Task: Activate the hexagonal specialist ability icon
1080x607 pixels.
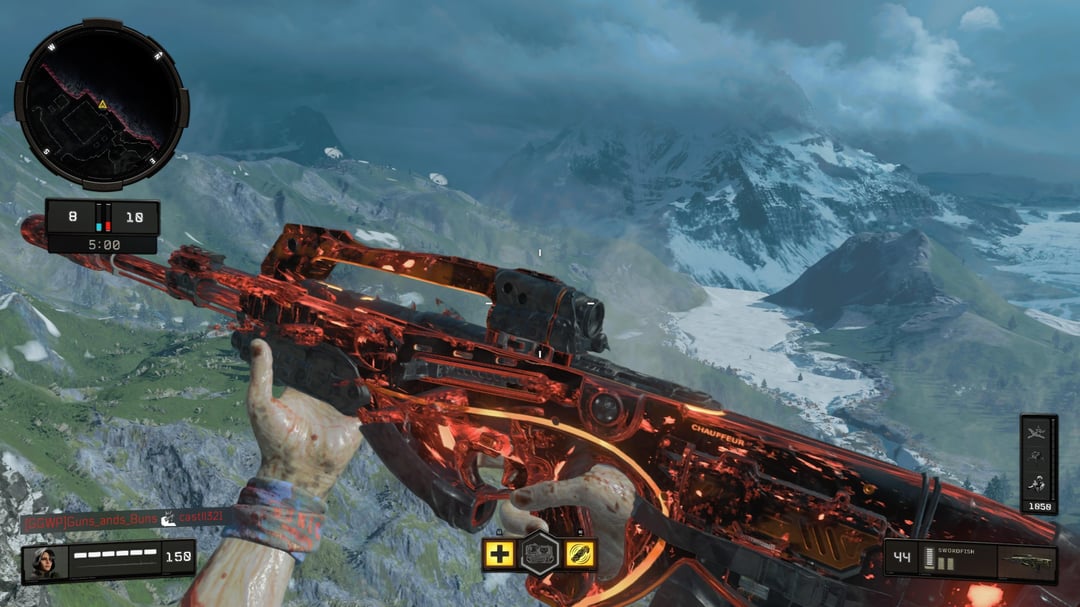Action: (x=539, y=553)
